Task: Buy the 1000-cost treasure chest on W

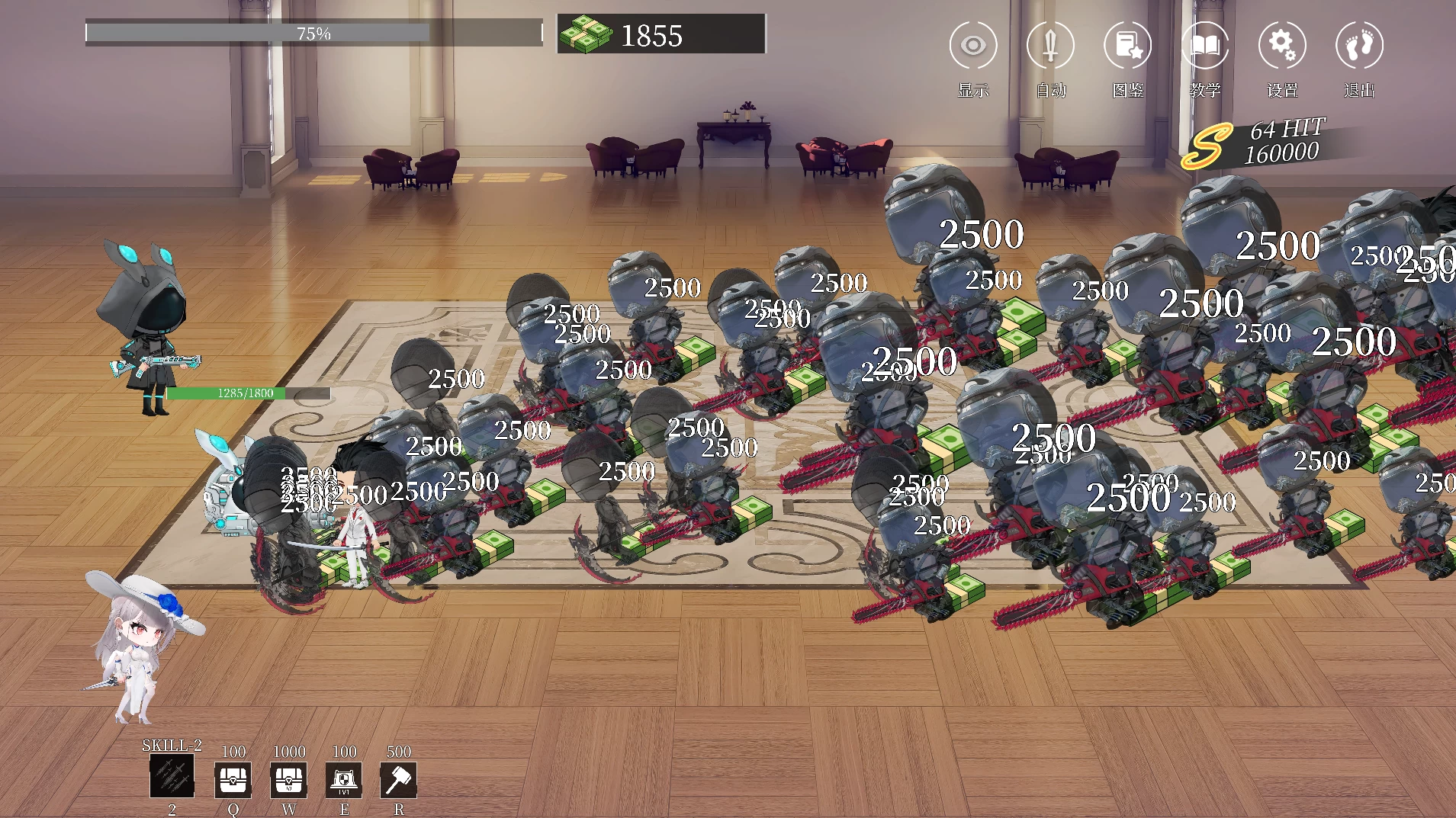Action: [289, 779]
